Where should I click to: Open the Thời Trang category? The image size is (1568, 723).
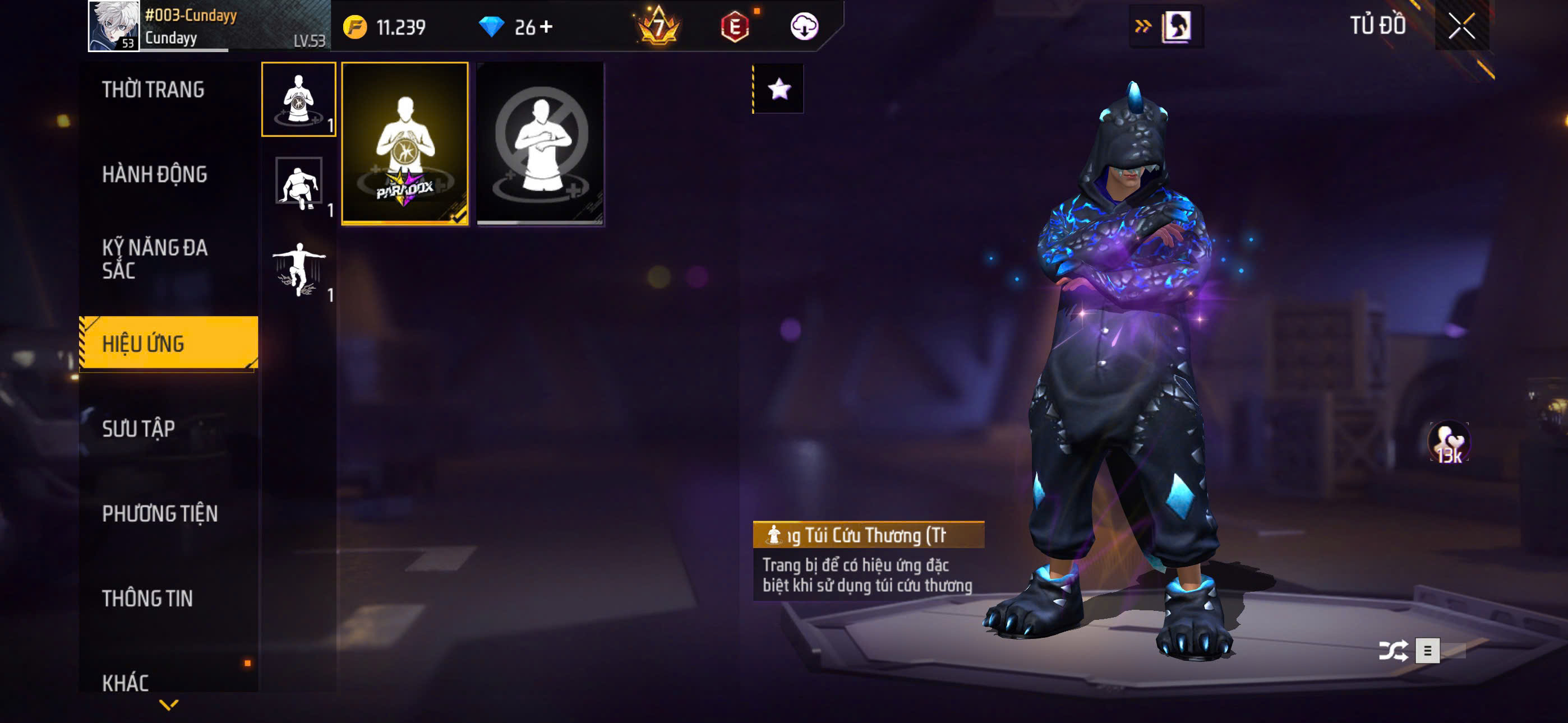pyautogui.click(x=153, y=90)
